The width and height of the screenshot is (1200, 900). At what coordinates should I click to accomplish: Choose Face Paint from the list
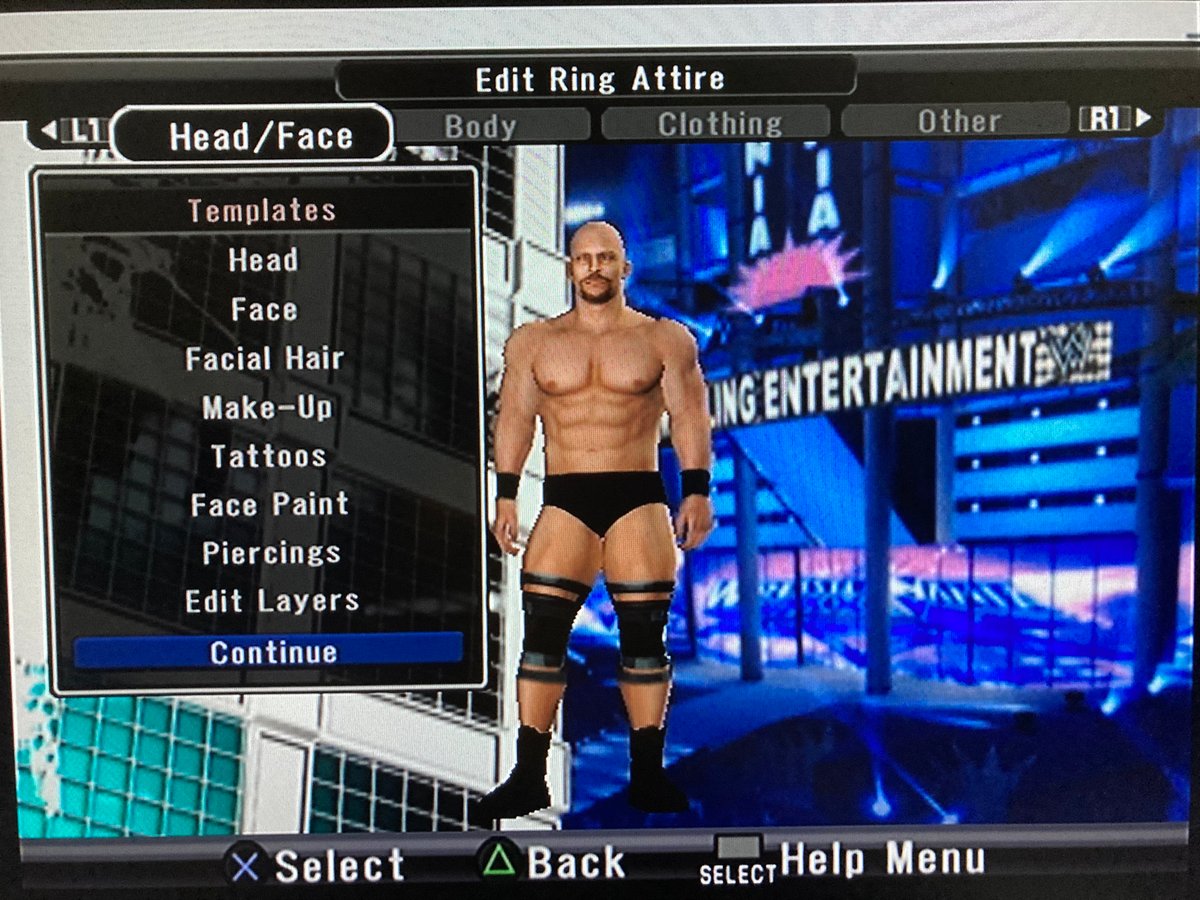(270, 505)
